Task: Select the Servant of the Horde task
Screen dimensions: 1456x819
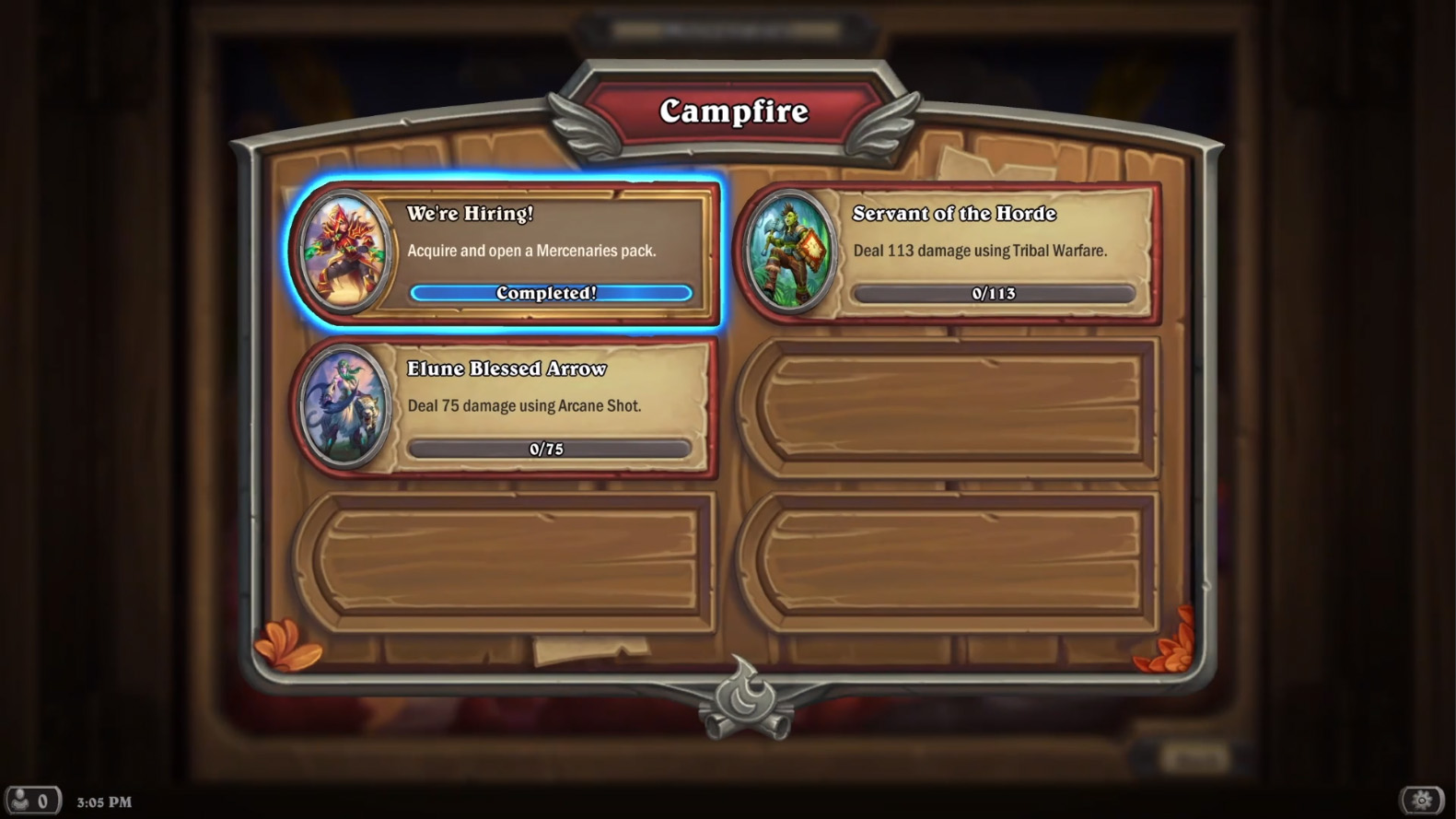Action: [991, 252]
